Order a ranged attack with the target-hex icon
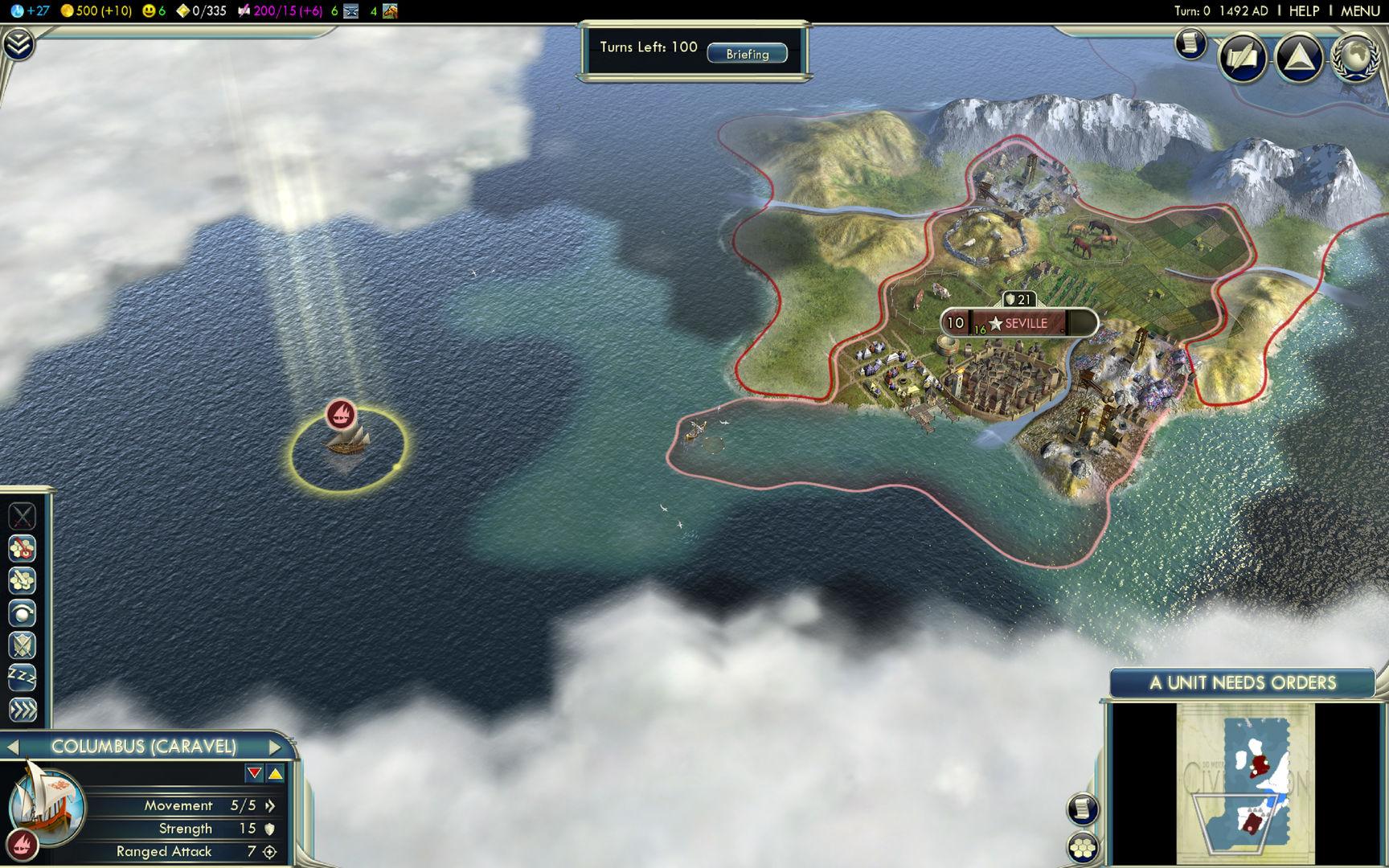The width and height of the screenshot is (1389, 868). (x=22, y=550)
